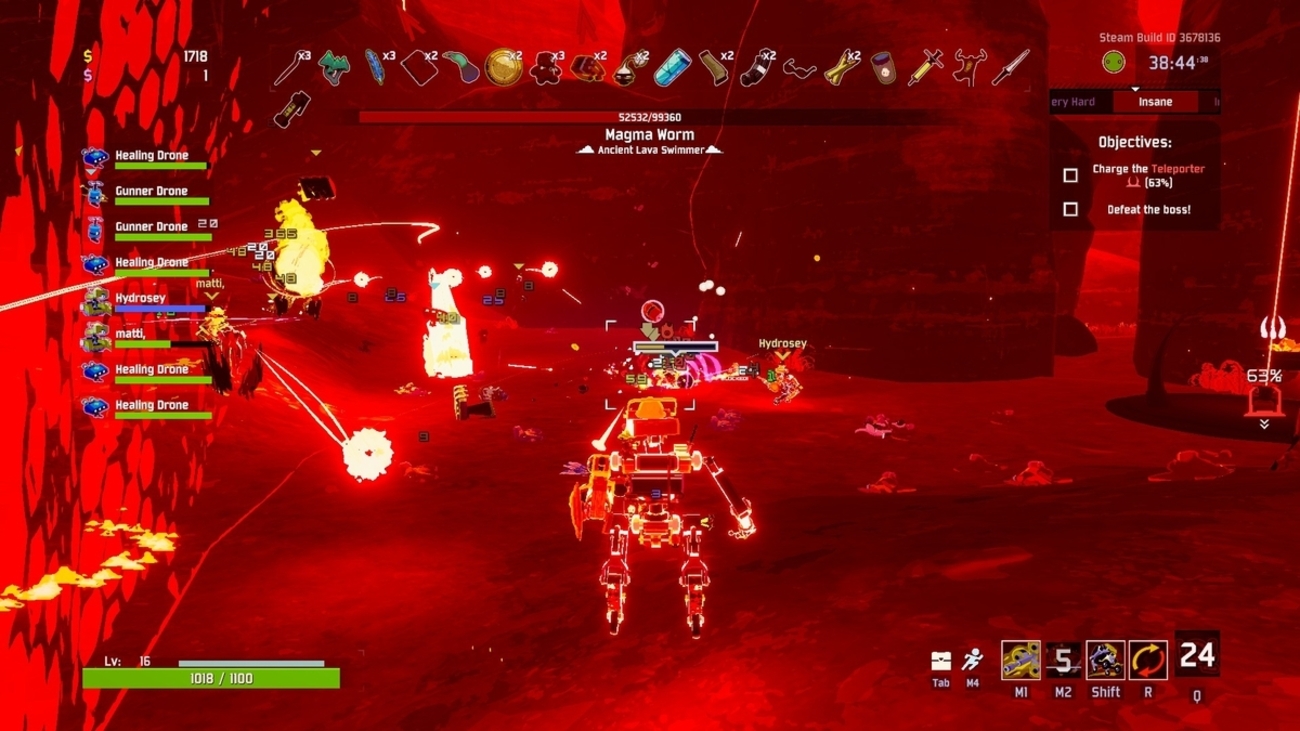
Task: Select the syringe item icon
Action: point(925,68)
